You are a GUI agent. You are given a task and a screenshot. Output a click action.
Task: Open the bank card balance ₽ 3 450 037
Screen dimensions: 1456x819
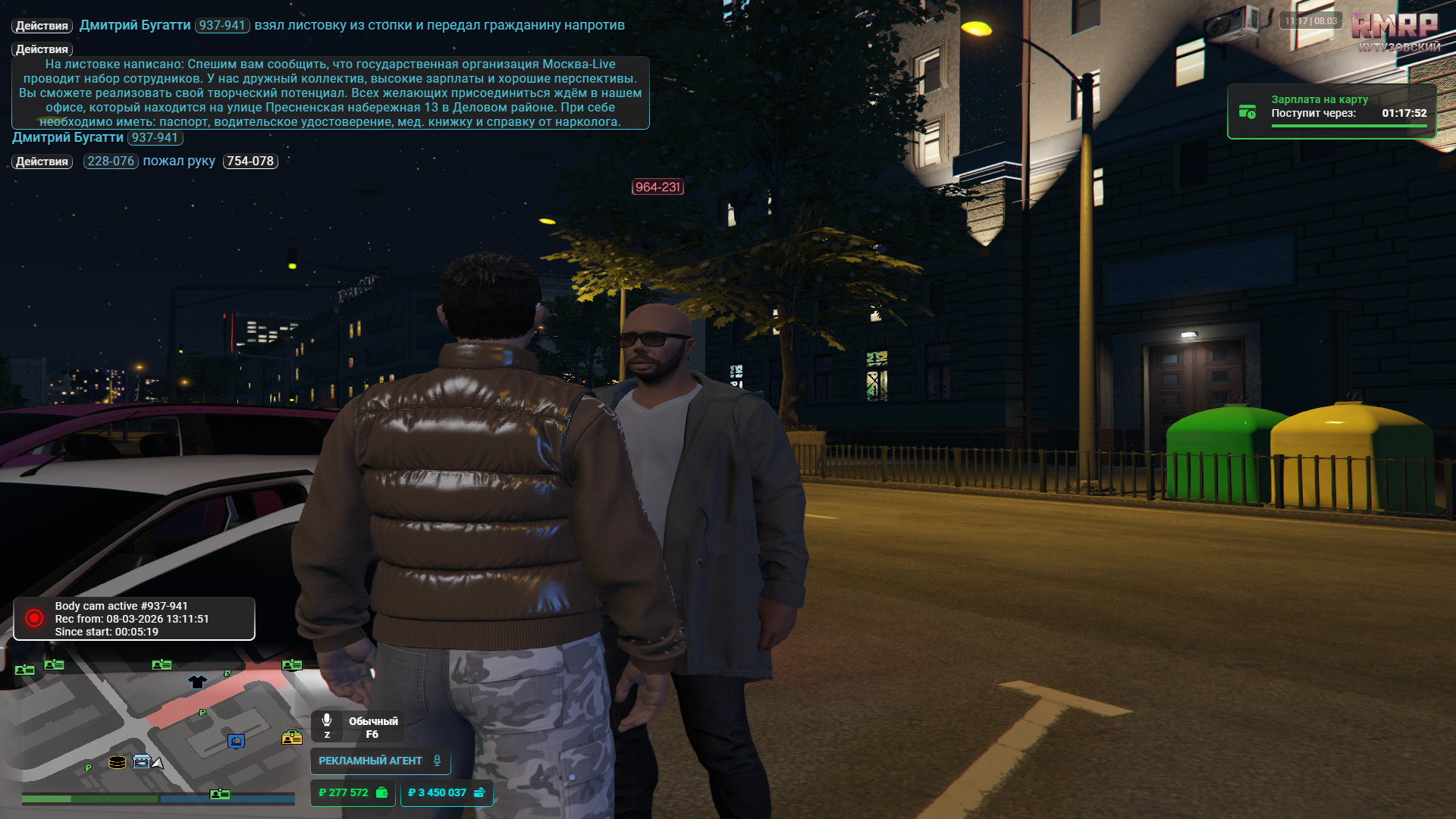point(446,792)
